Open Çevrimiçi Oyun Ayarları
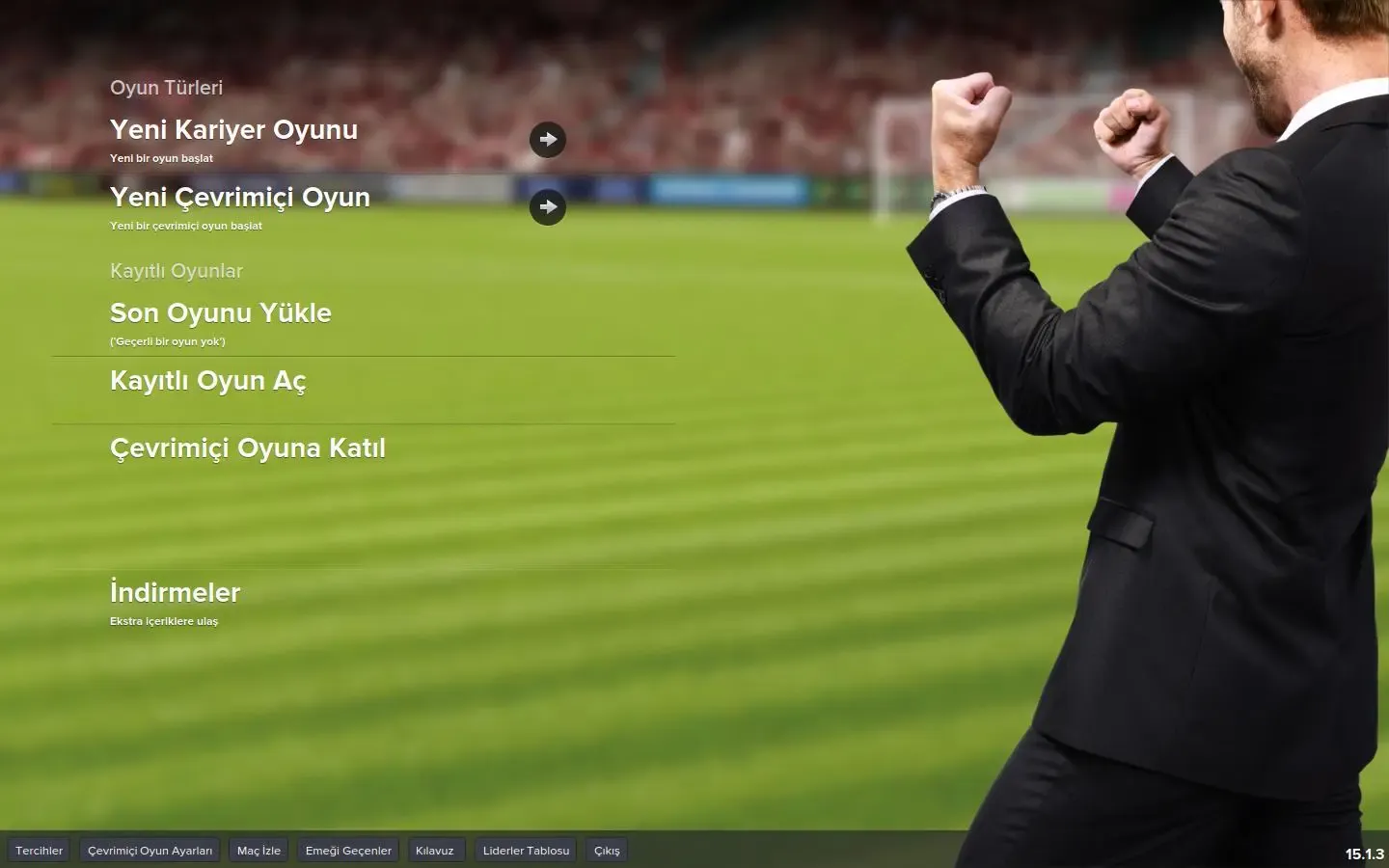1389x868 pixels. 150,851
